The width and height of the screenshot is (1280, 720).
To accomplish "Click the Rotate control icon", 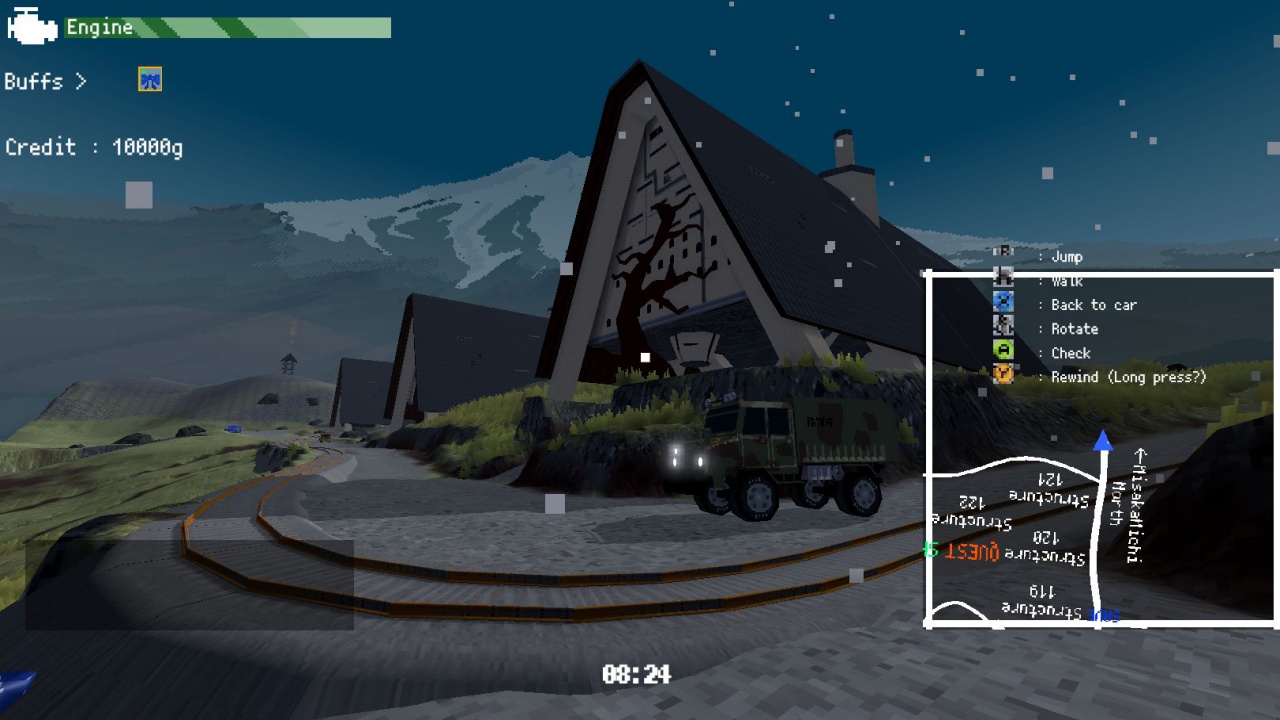I will [1003, 328].
